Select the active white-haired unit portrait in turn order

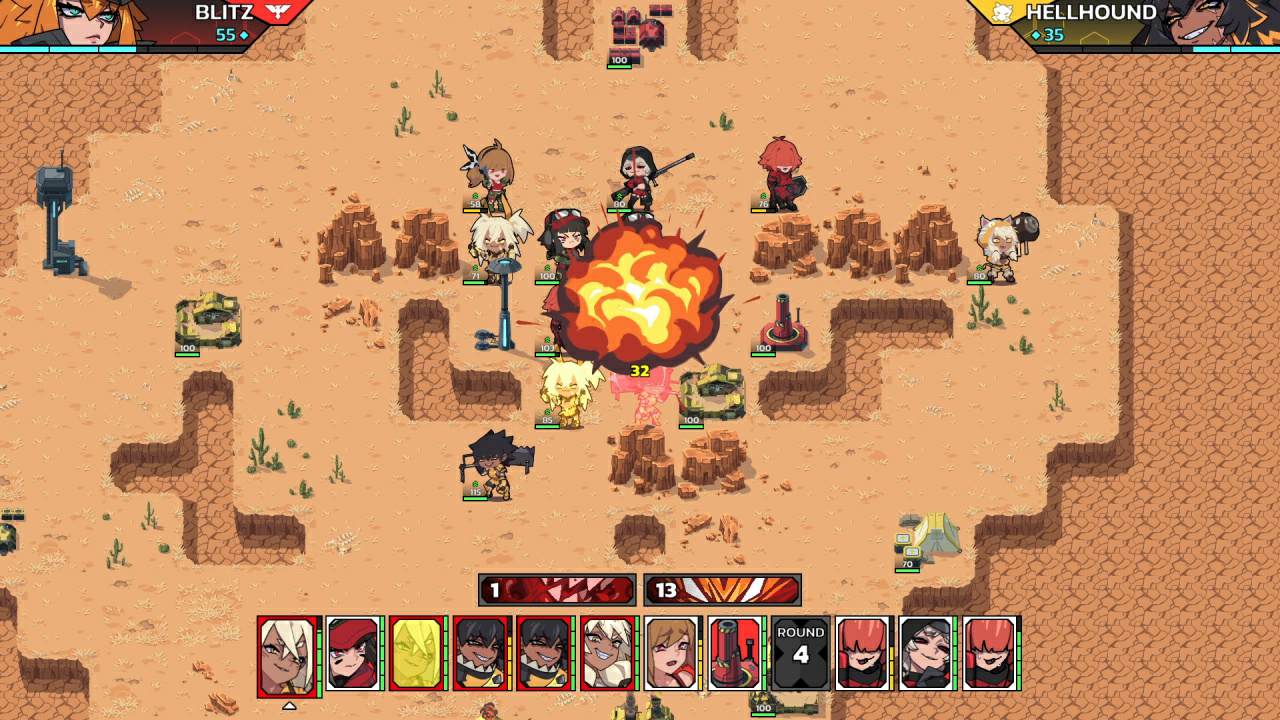pyautogui.click(x=288, y=654)
